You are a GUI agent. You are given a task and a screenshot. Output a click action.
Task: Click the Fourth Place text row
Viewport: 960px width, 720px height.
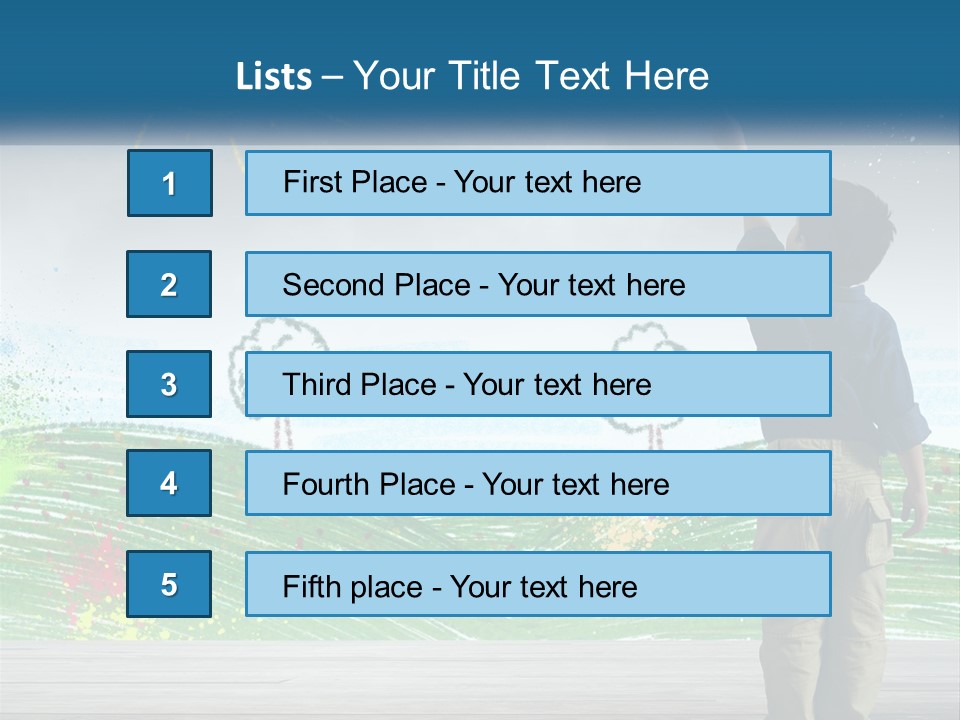[538, 483]
